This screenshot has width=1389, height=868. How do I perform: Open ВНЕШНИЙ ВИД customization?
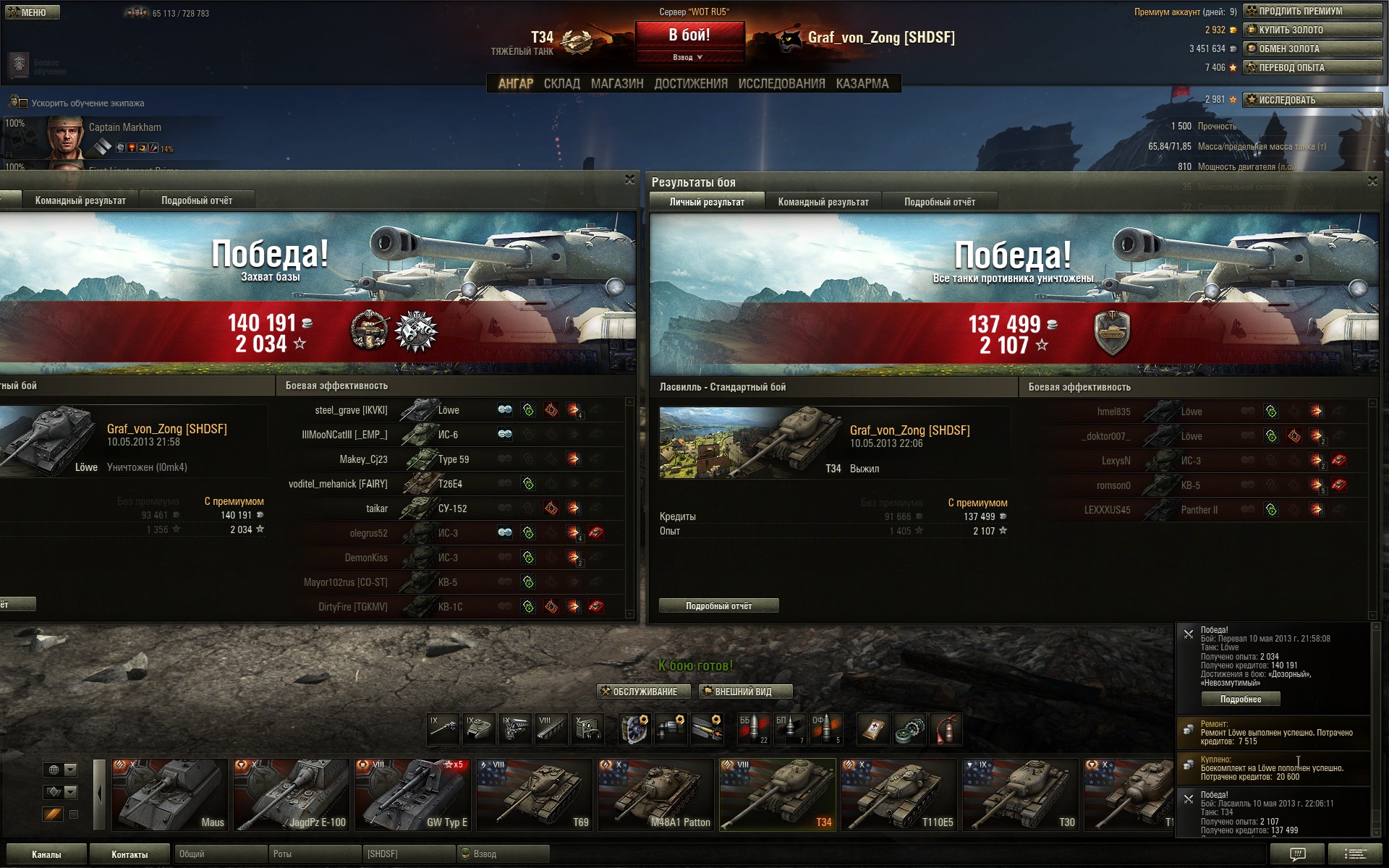coord(745,692)
